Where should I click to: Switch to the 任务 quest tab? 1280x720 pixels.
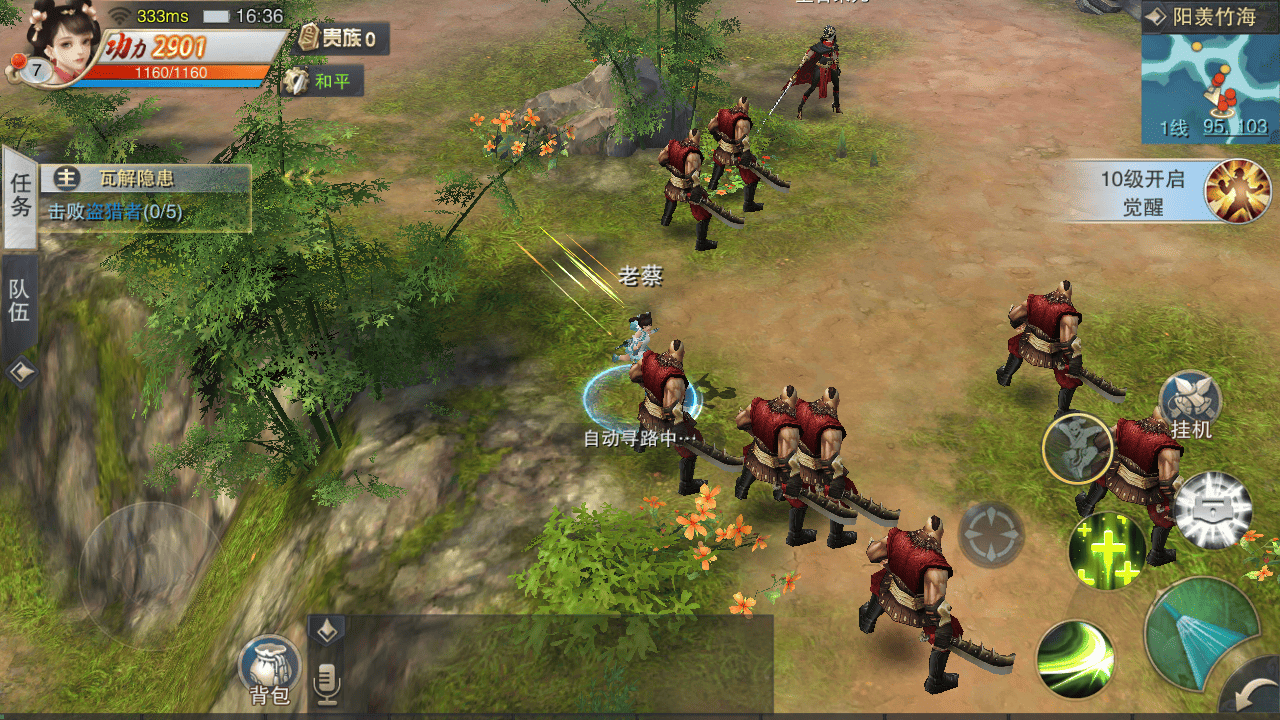[x=20, y=196]
